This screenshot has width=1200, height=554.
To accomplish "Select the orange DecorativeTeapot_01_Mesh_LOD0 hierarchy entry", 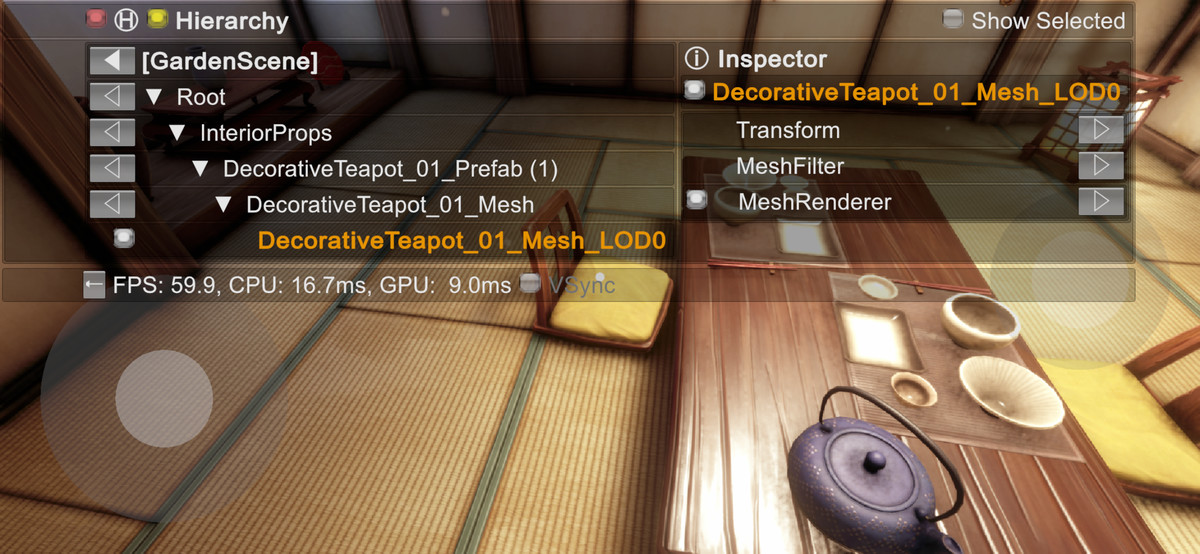I will point(461,241).
